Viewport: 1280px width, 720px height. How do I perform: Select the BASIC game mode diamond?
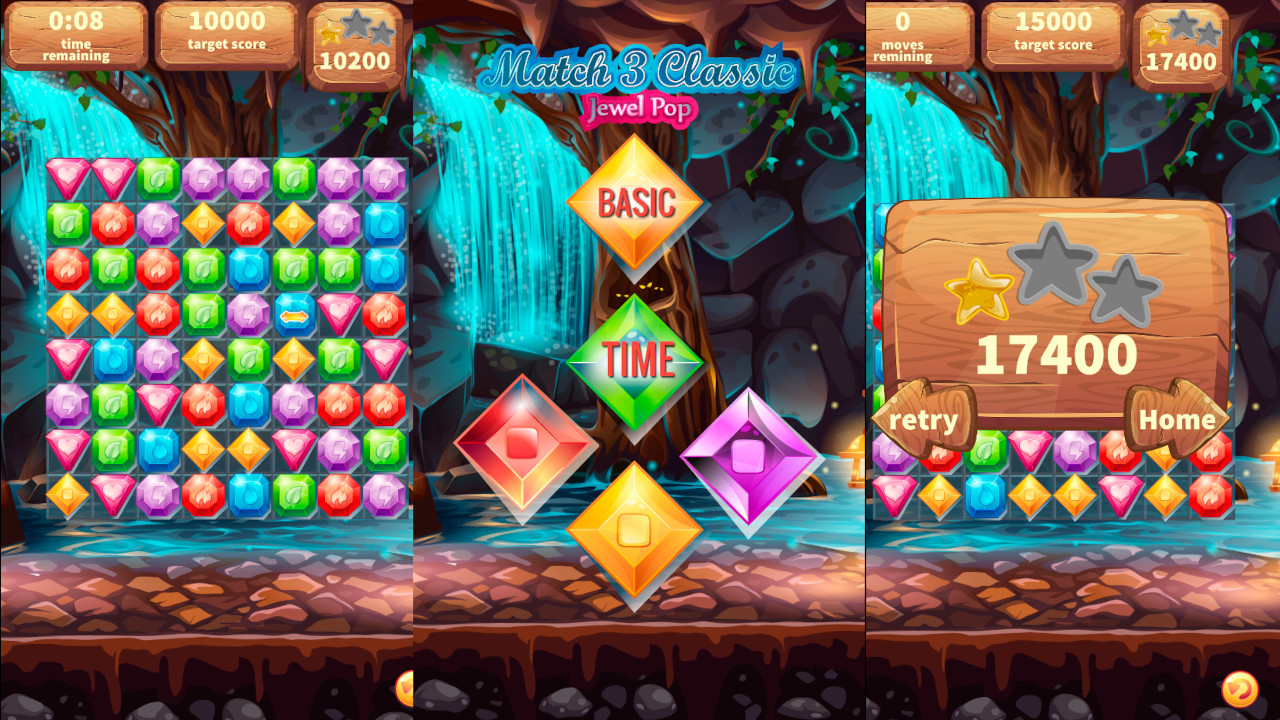[636, 202]
